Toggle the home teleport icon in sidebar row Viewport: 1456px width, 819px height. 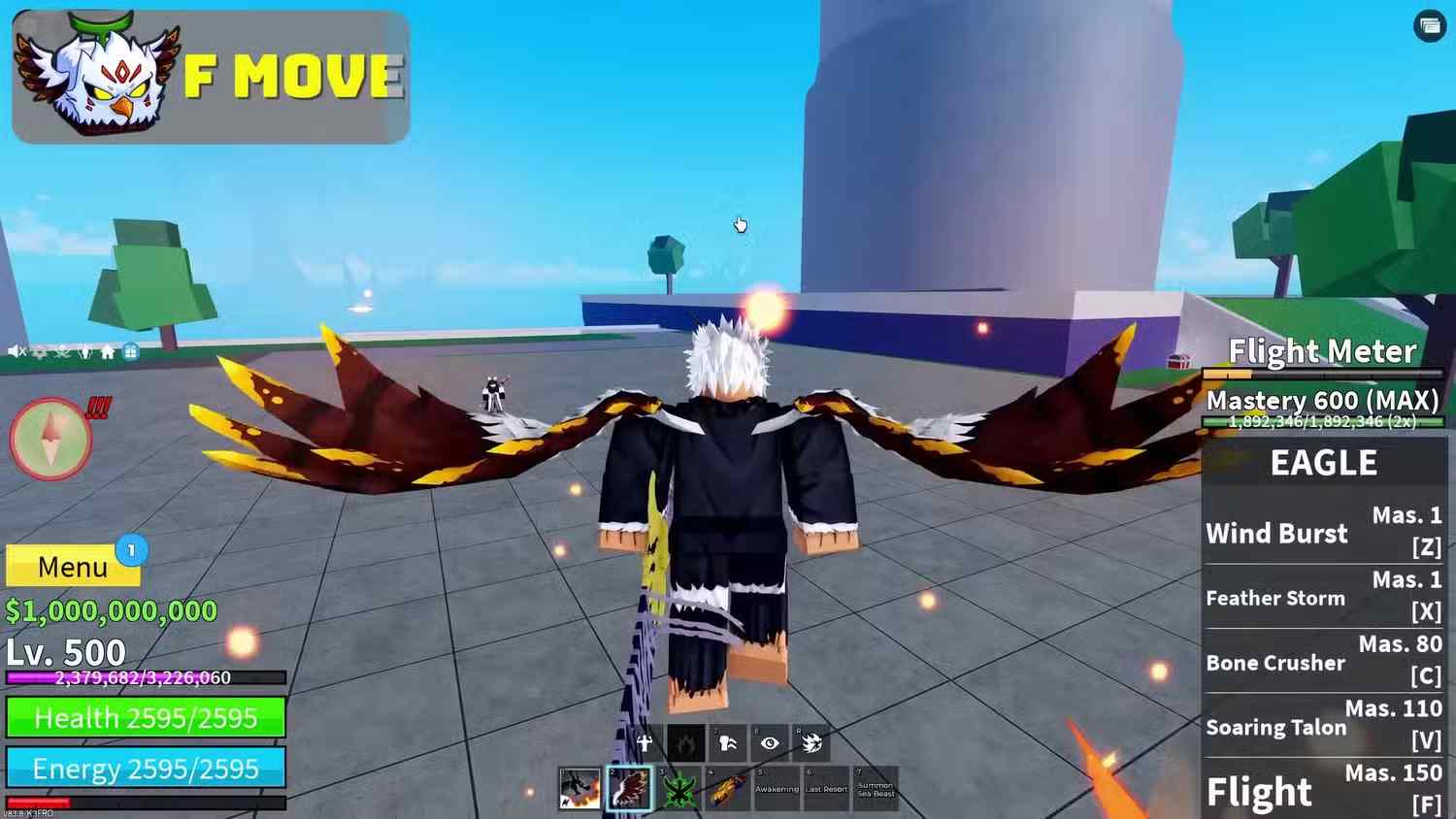tap(108, 352)
